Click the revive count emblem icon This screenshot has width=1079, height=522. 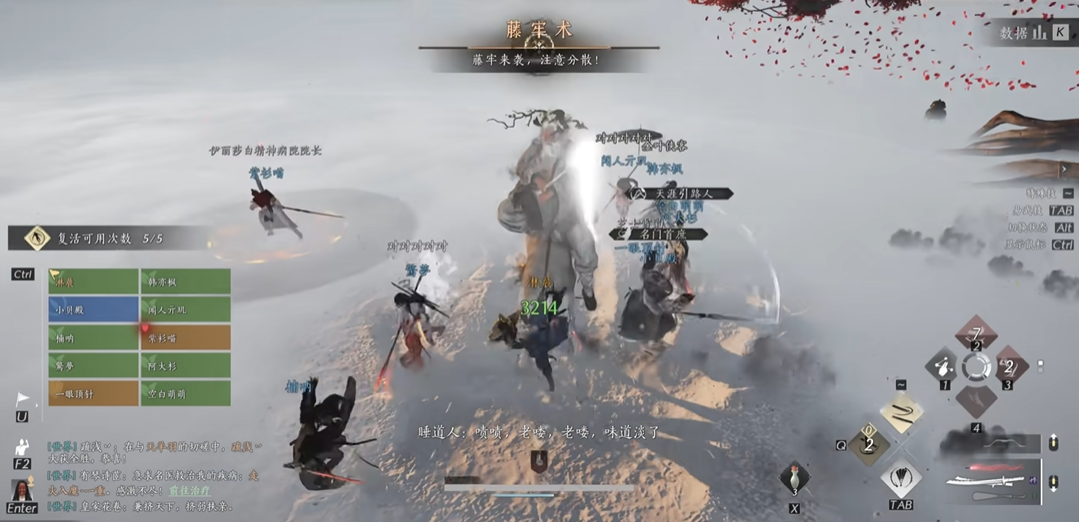[x=38, y=238]
